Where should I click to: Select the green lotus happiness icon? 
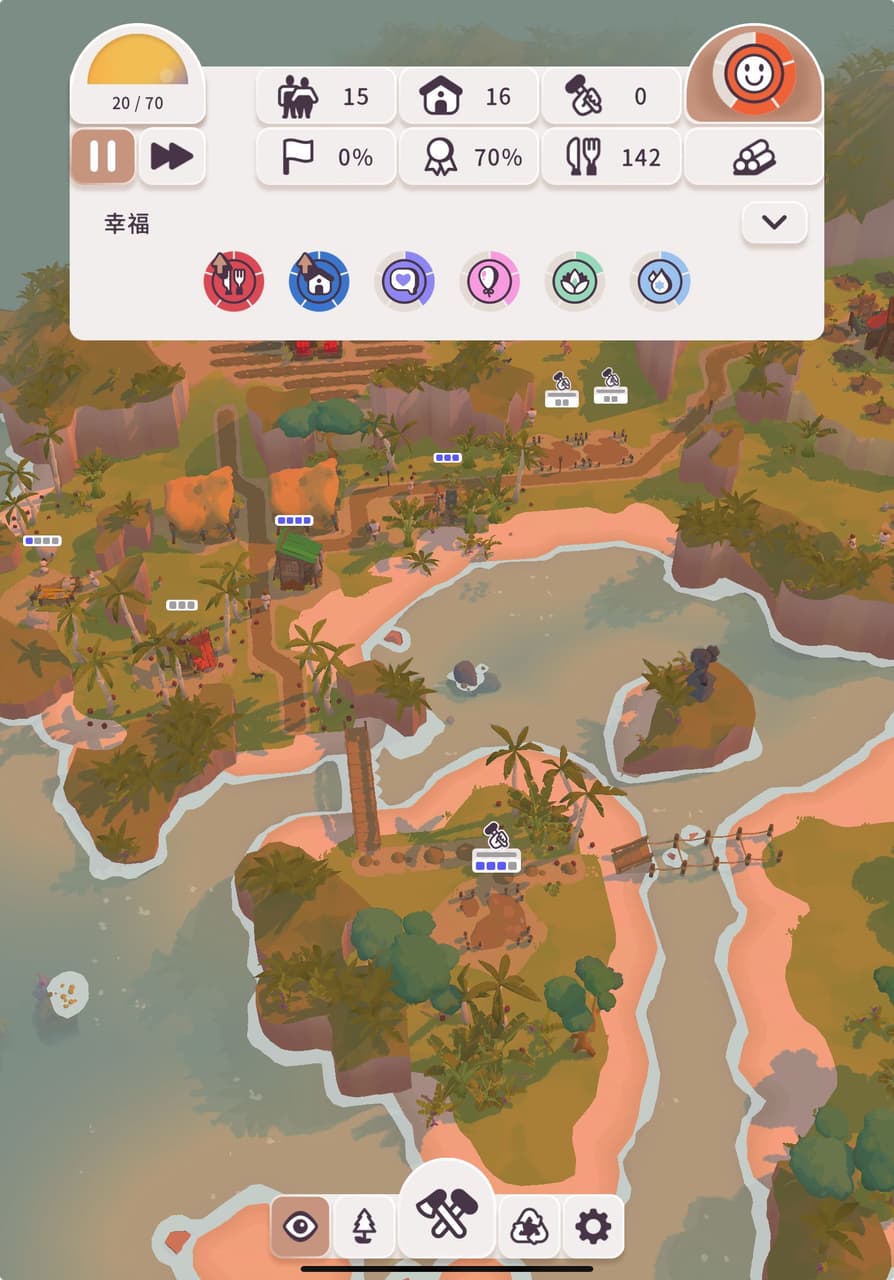[575, 281]
